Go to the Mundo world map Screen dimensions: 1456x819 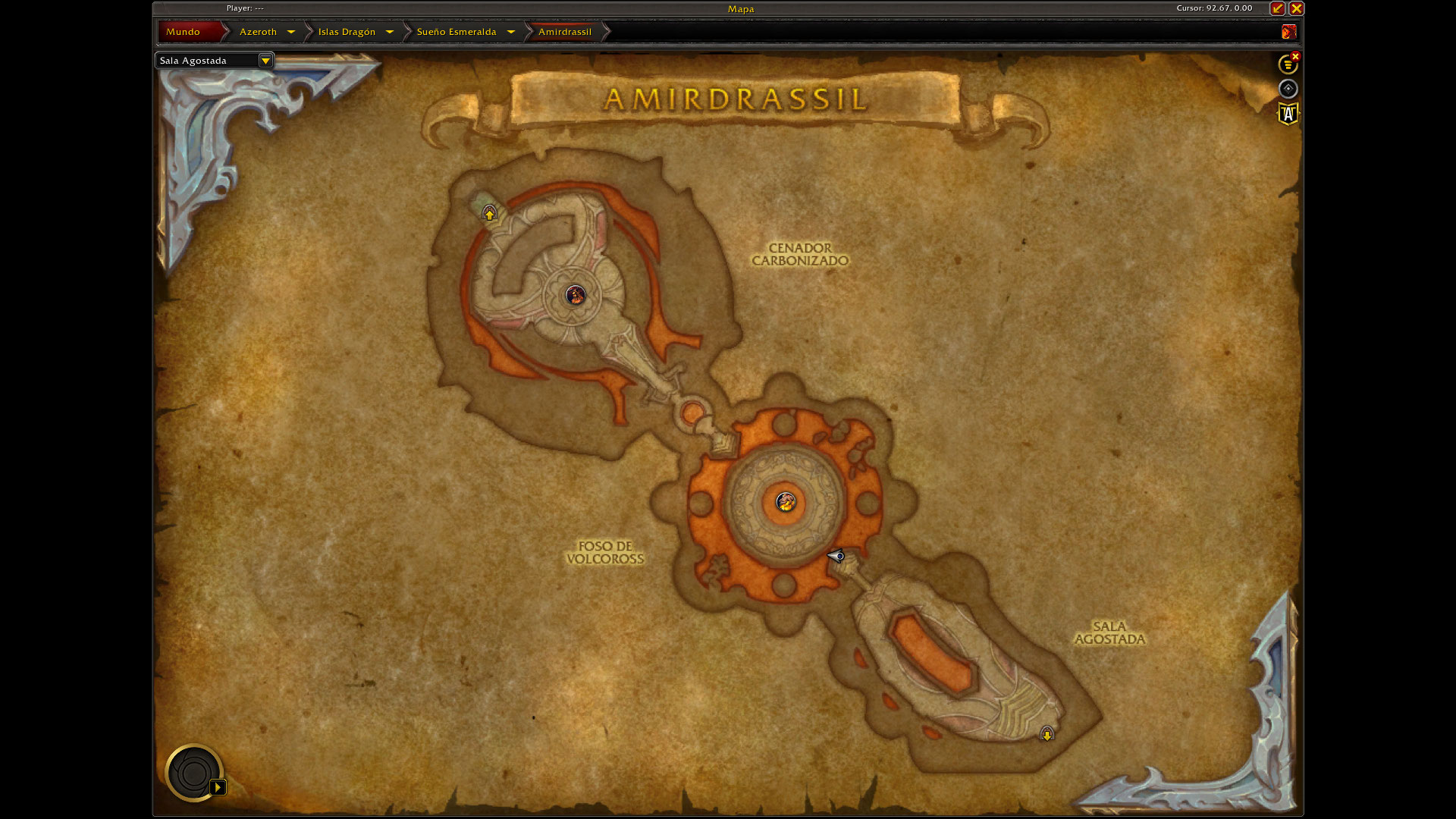(184, 32)
